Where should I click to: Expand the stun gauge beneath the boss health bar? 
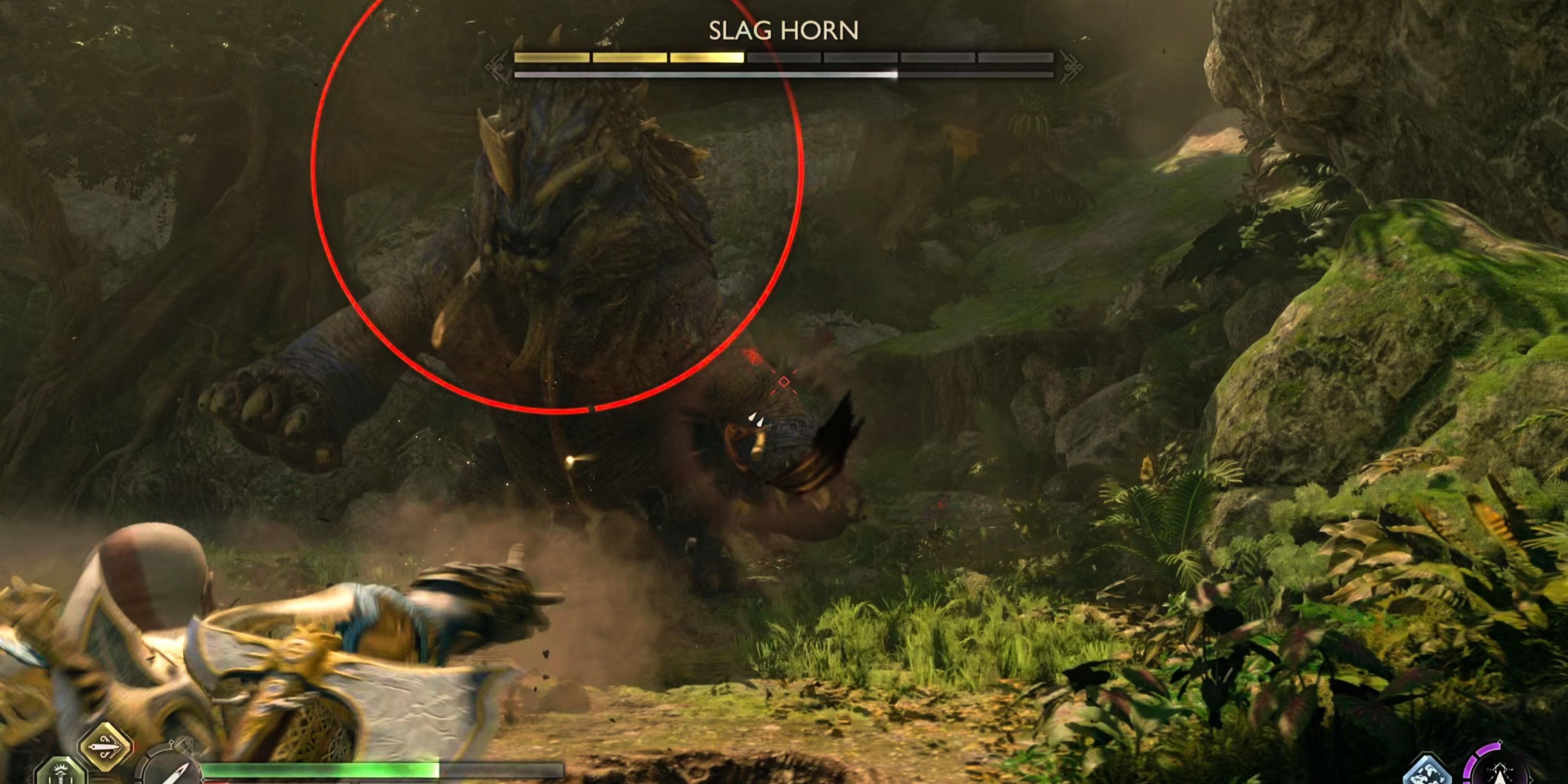click(x=784, y=74)
